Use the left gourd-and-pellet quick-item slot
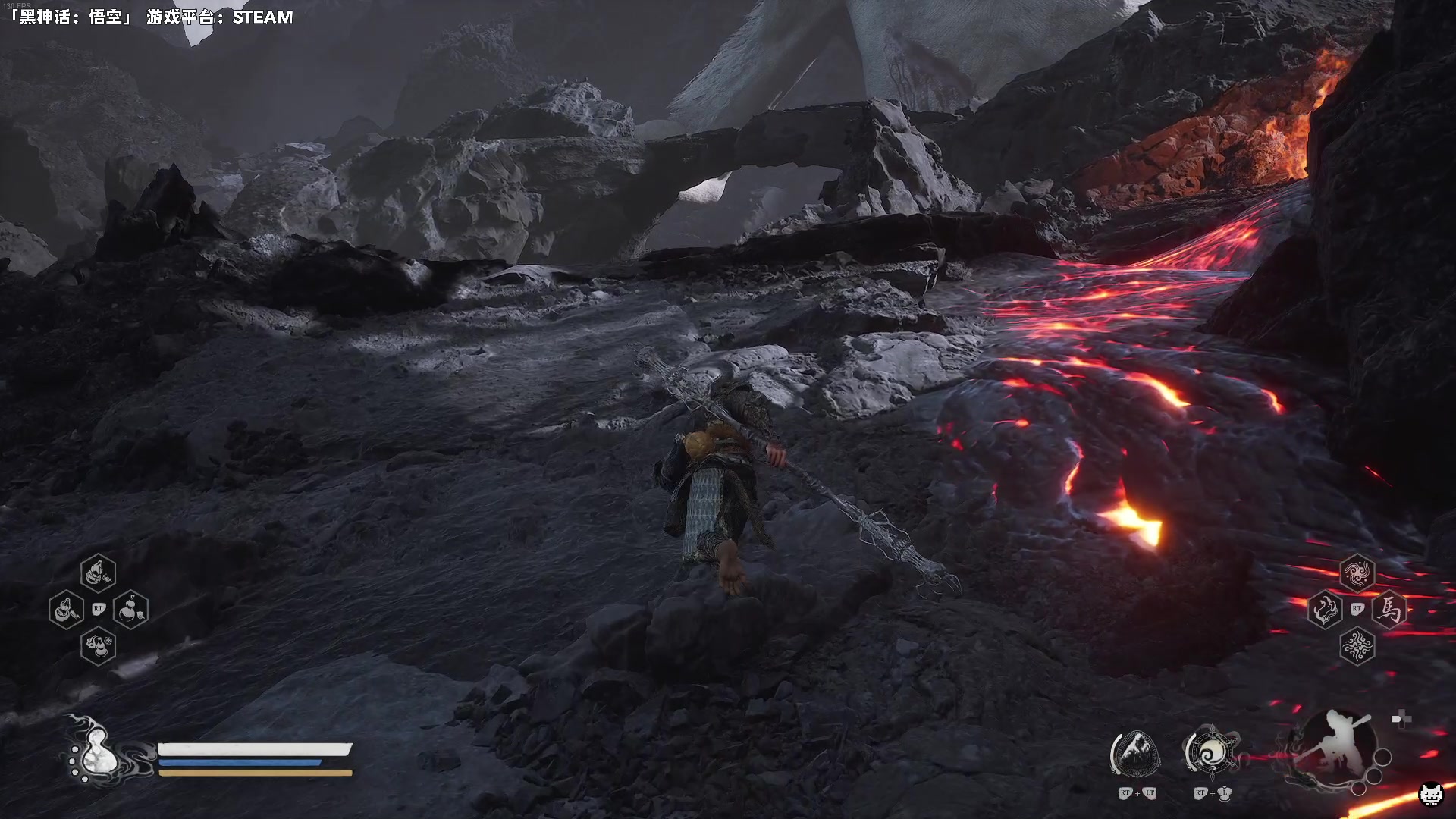Screen dimensions: 1456x819 click(x=66, y=610)
